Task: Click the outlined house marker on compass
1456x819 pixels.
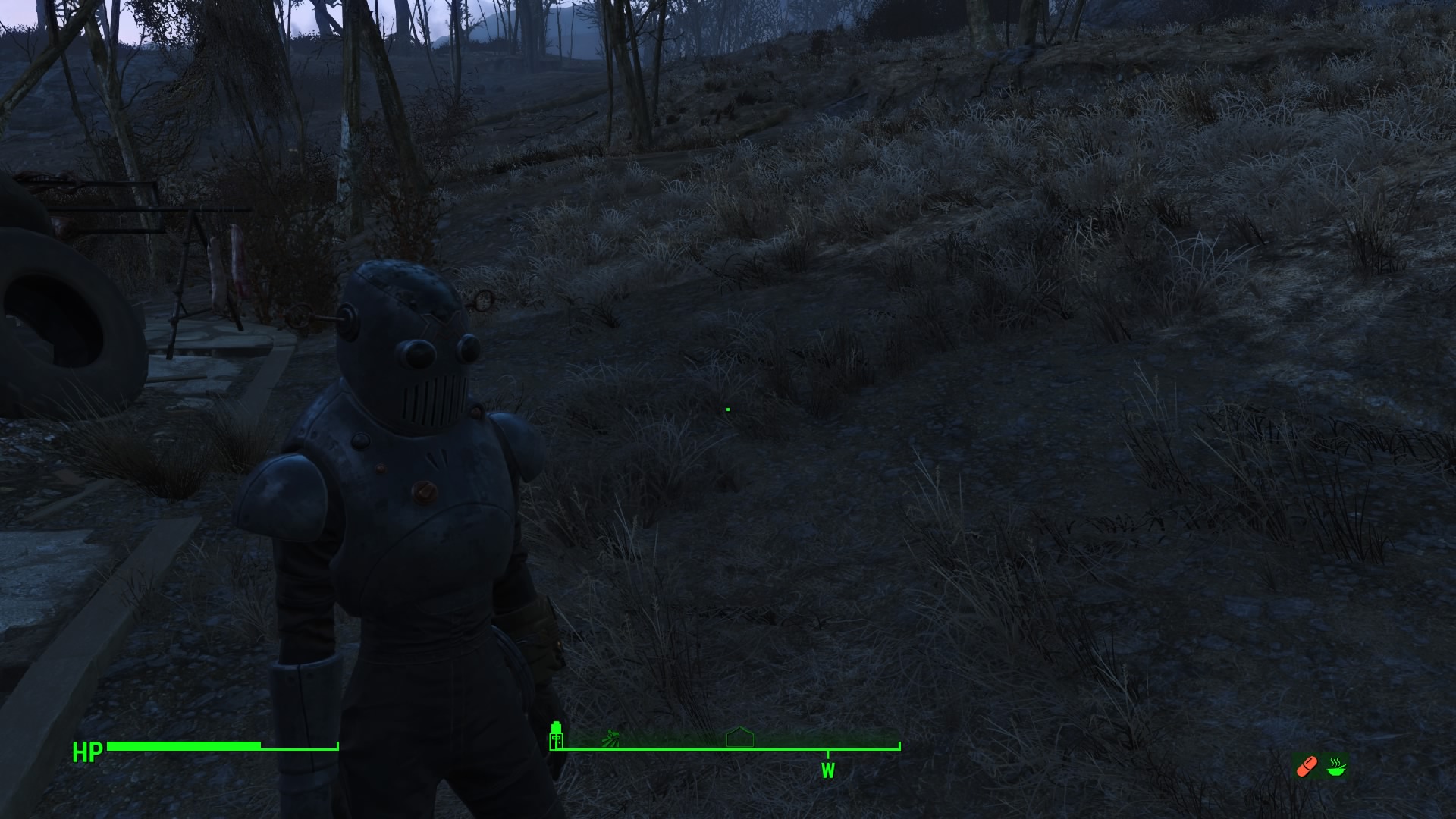Action: tap(739, 737)
